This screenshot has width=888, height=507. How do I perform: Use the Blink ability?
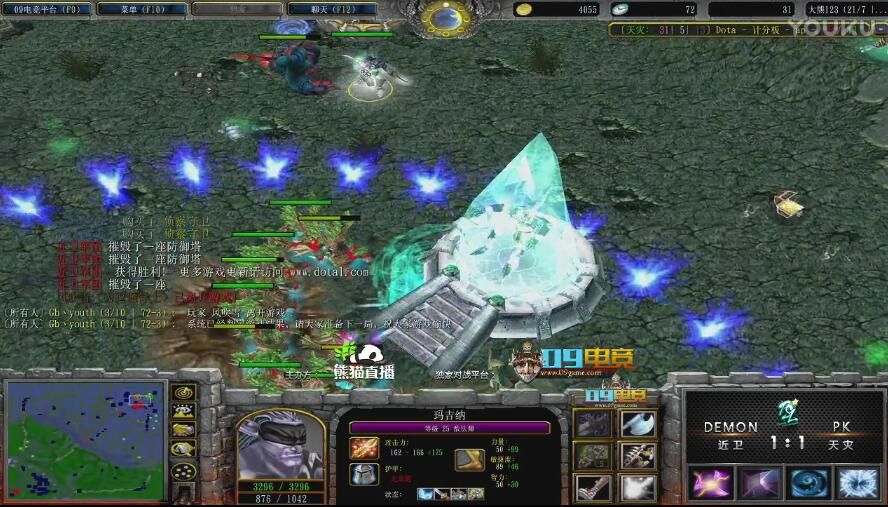759,484
